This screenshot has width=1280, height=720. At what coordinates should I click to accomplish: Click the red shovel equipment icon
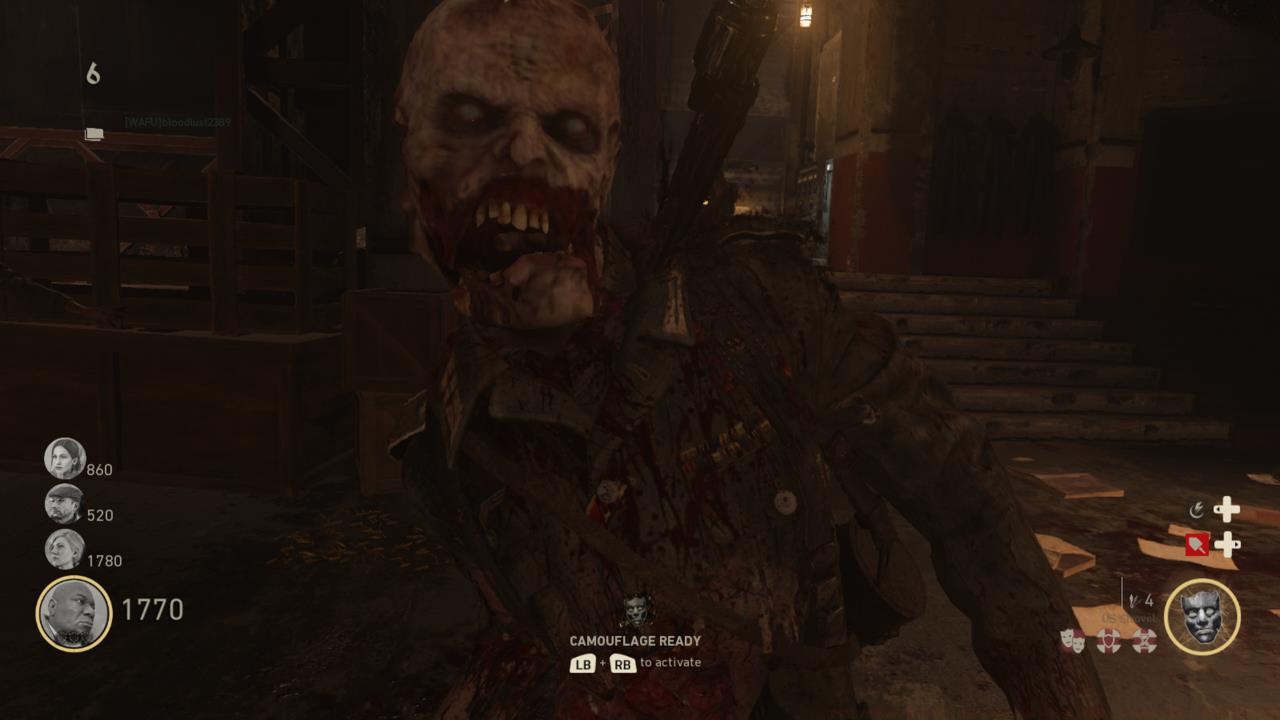[x=1198, y=544]
